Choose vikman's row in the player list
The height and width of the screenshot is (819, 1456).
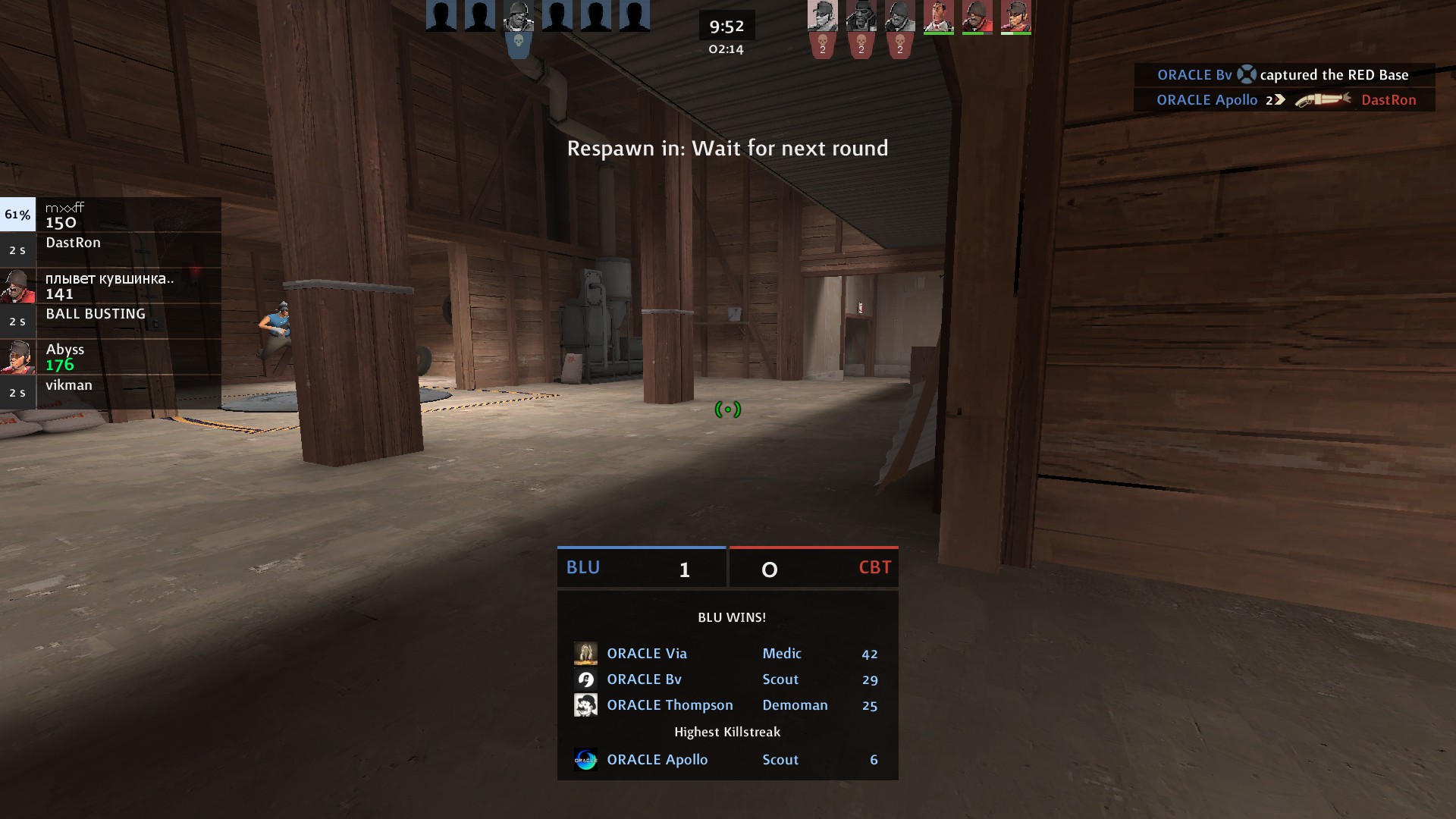(x=111, y=392)
